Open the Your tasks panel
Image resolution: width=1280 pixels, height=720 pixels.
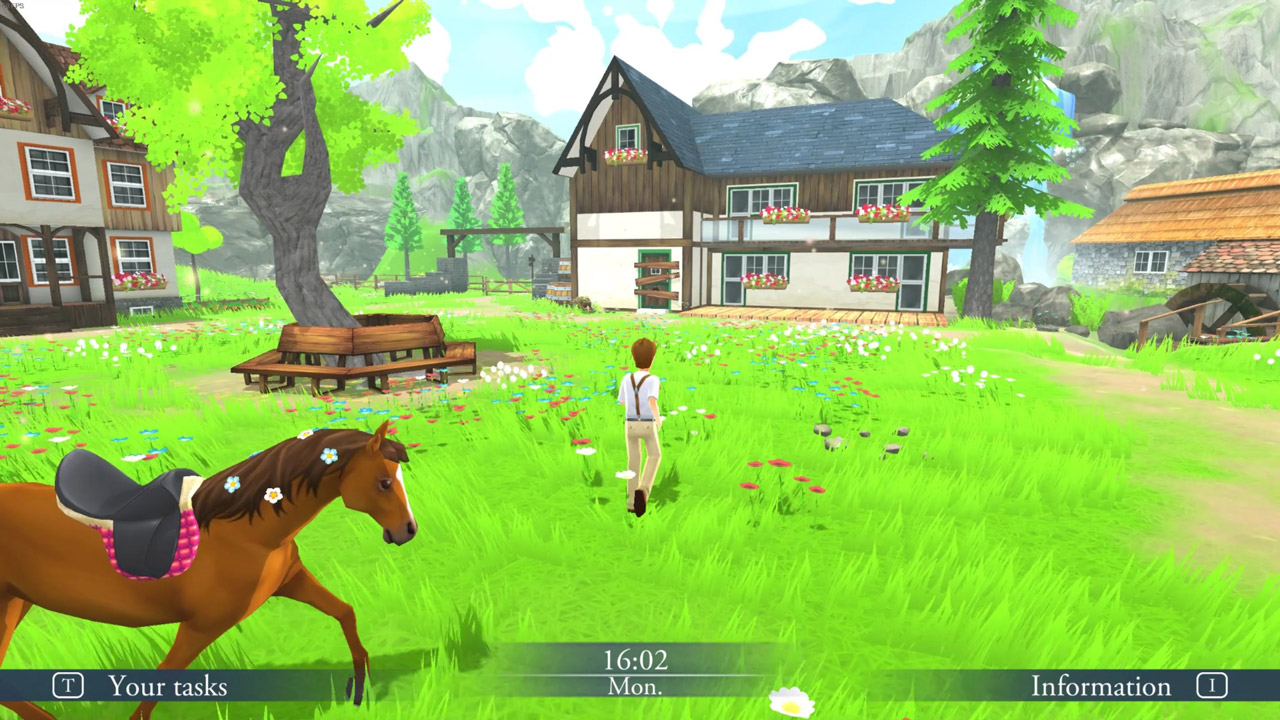pyautogui.click(x=166, y=686)
